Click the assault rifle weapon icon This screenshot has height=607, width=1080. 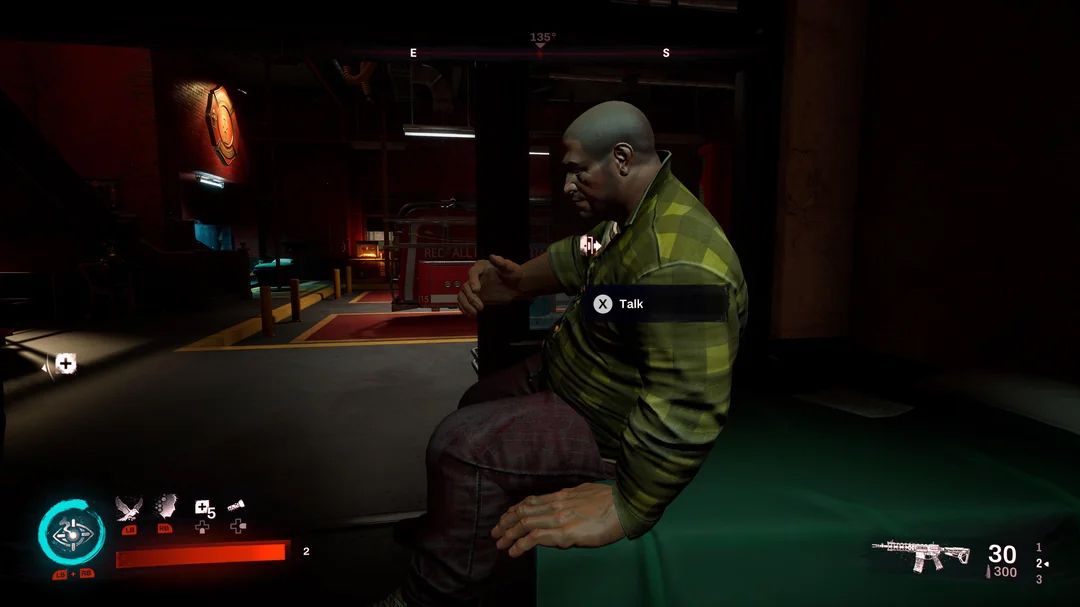920,555
